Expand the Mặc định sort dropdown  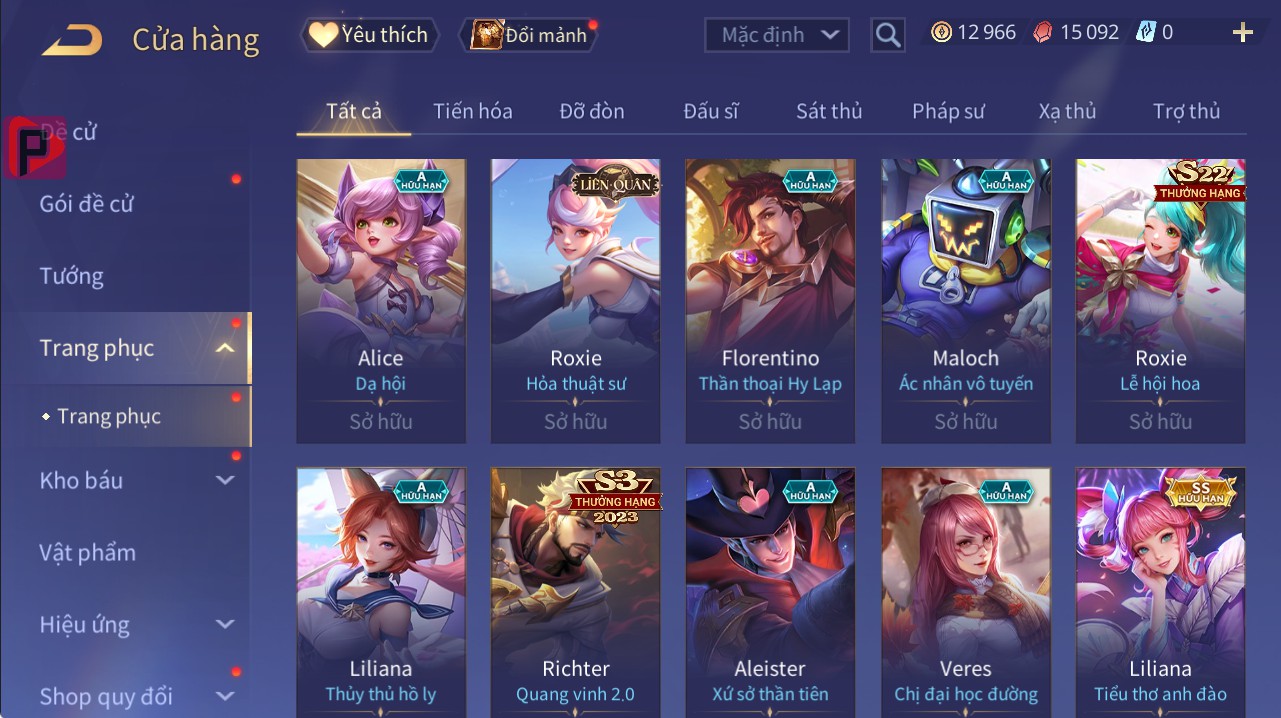coord(777,35)
